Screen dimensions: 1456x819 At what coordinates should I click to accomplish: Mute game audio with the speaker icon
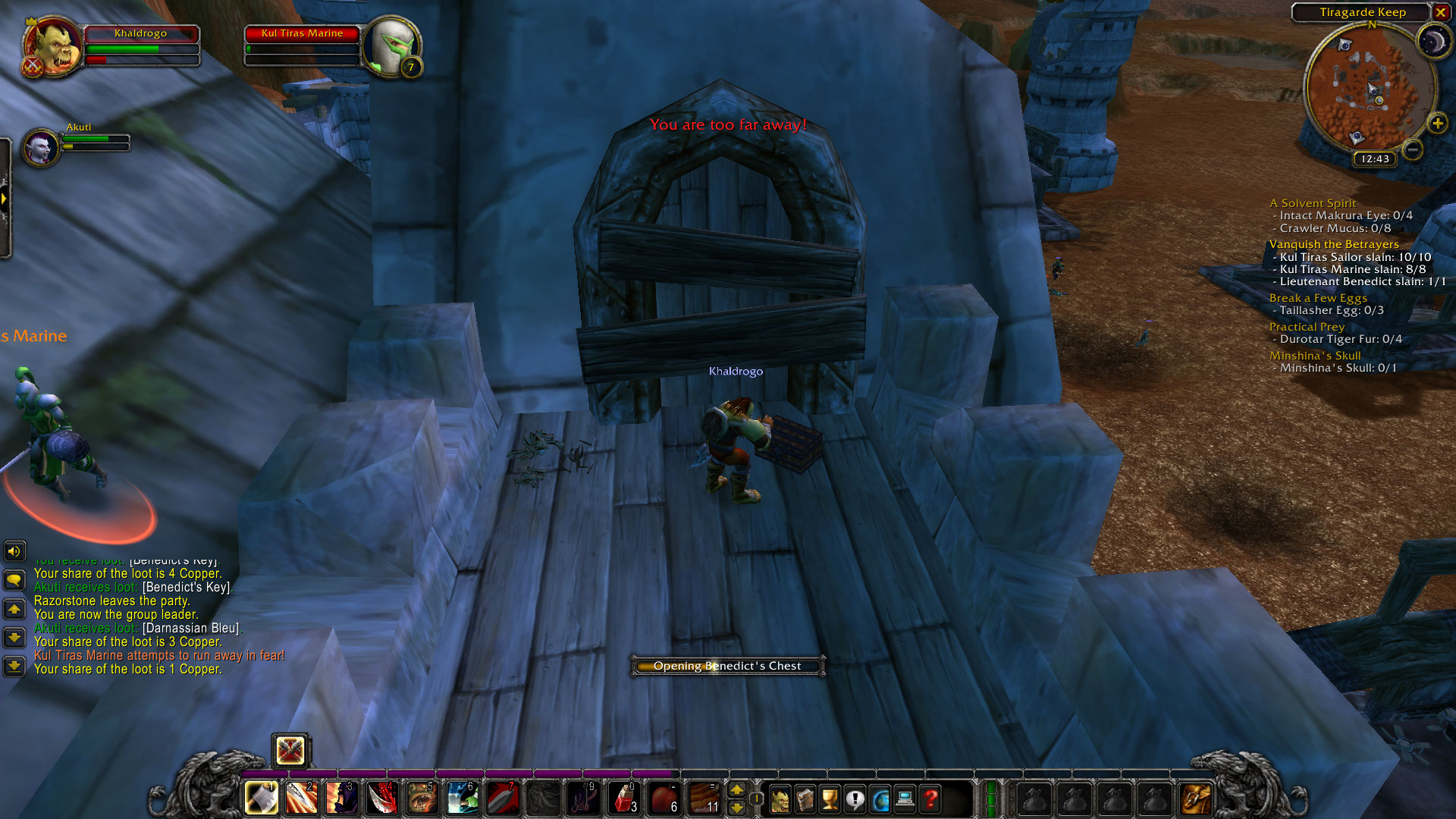pos(14,551)
